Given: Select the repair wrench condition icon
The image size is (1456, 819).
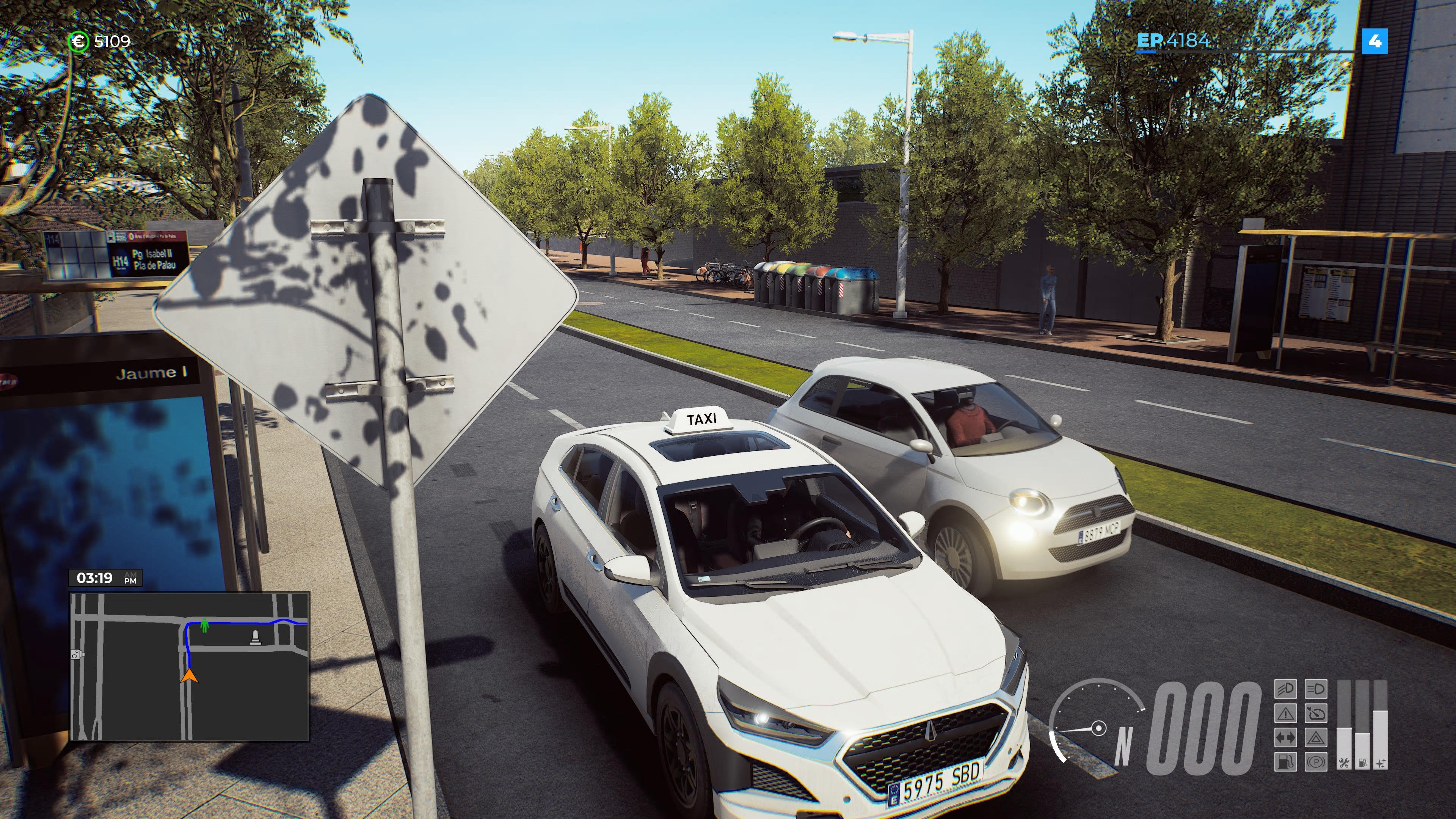Looking at the screenshot, I should [x=1345, y=764].
